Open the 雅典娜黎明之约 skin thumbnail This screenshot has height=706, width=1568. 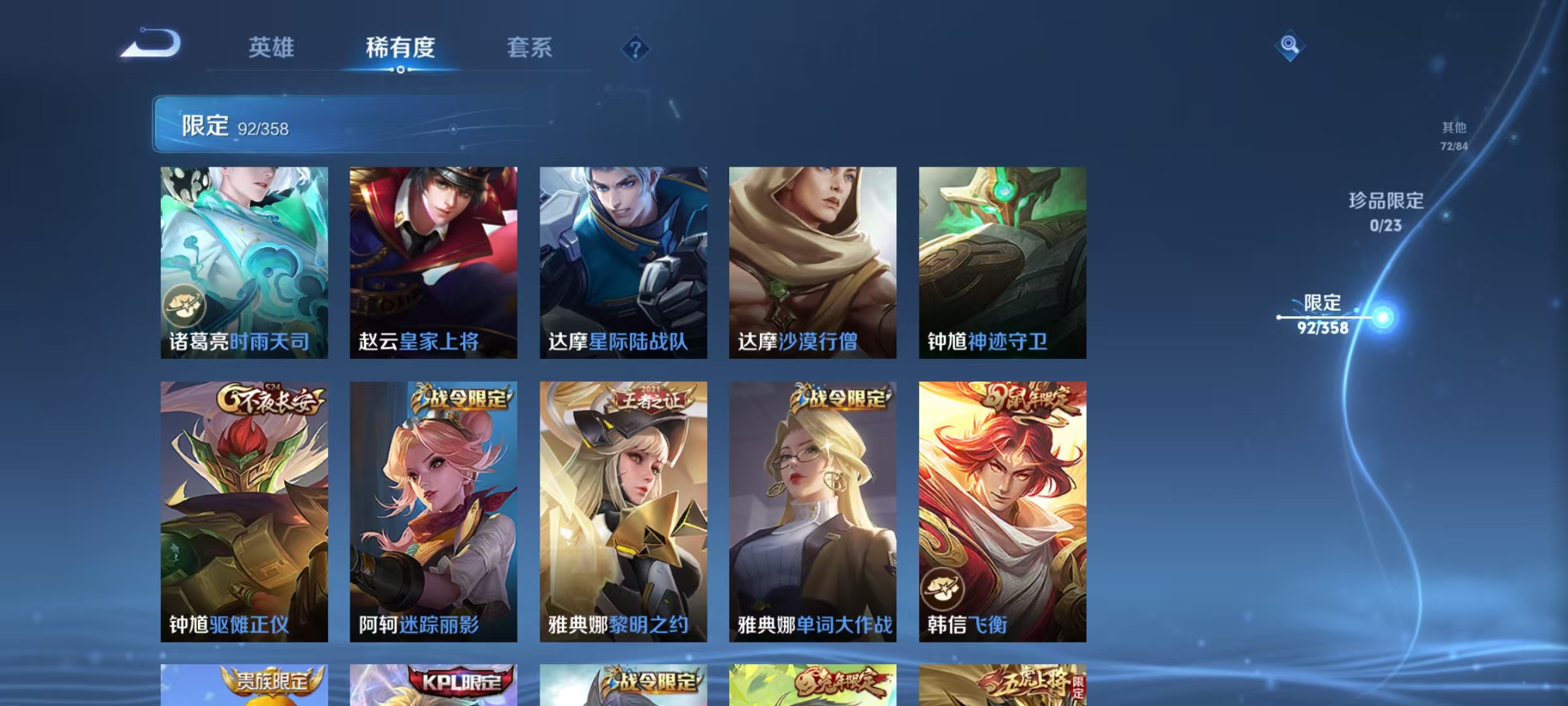[623, 510]
